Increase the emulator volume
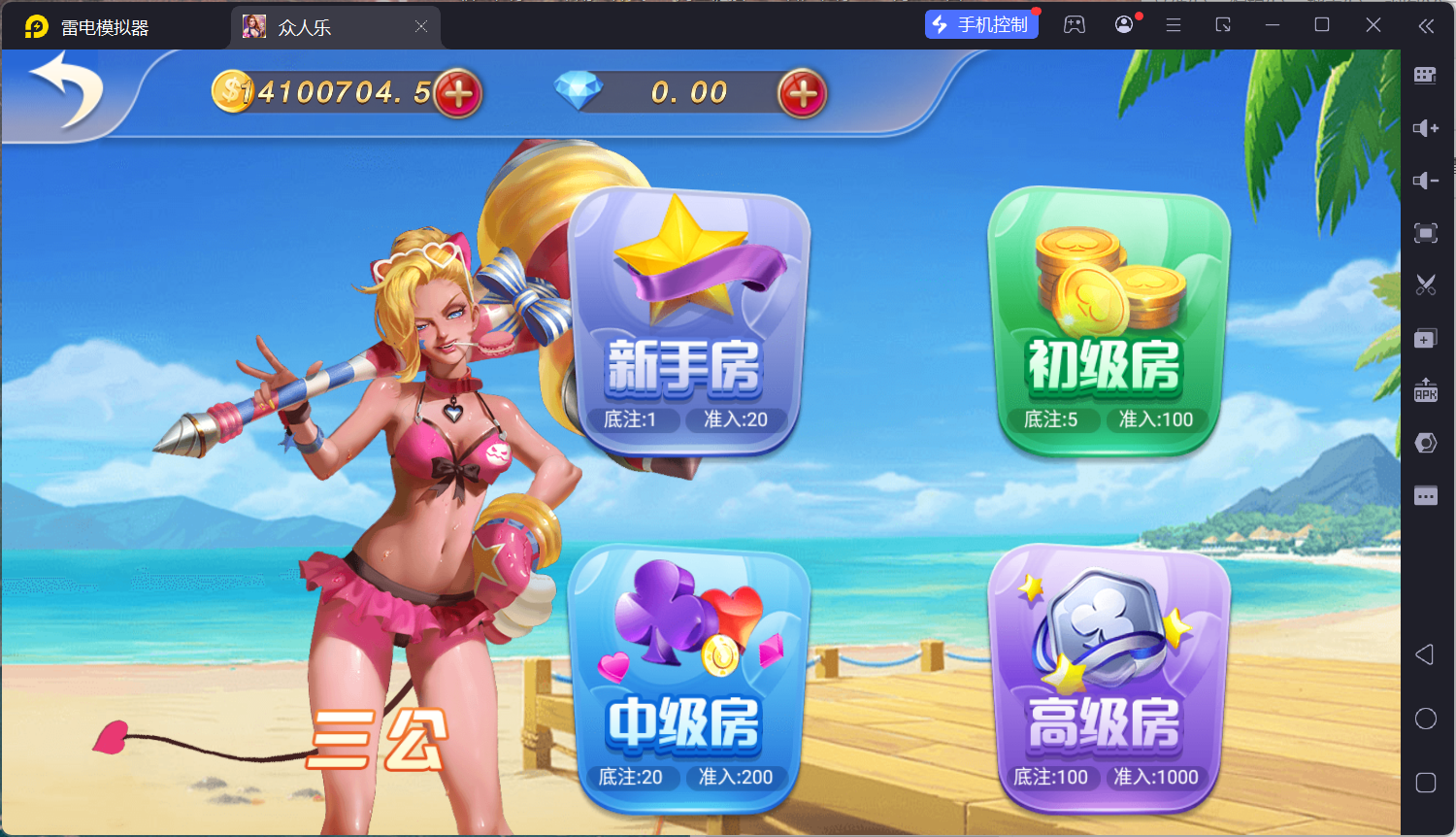Screen dimensions: 1456x837 pyautogui.click(x=1425, y=127)
